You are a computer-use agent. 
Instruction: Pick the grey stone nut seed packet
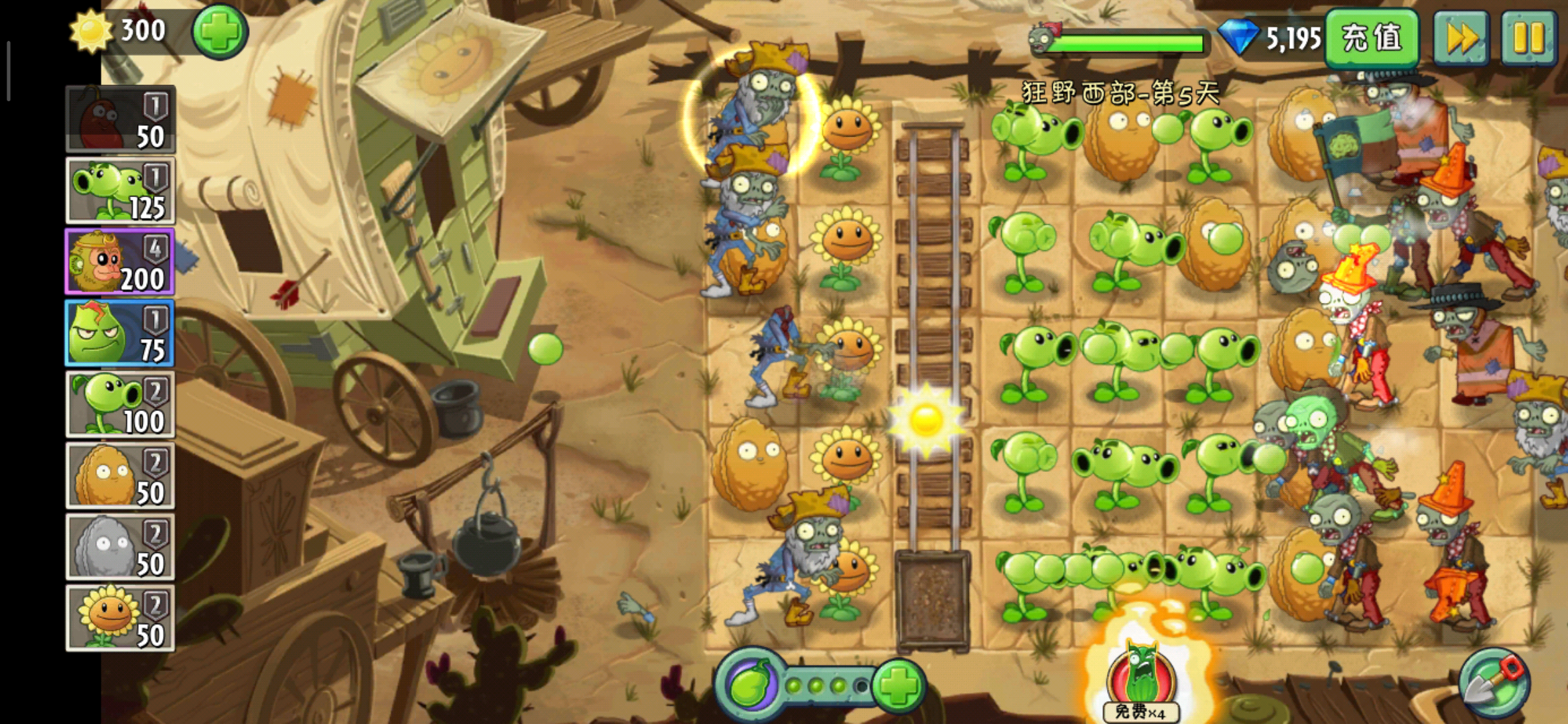(120, 546)
